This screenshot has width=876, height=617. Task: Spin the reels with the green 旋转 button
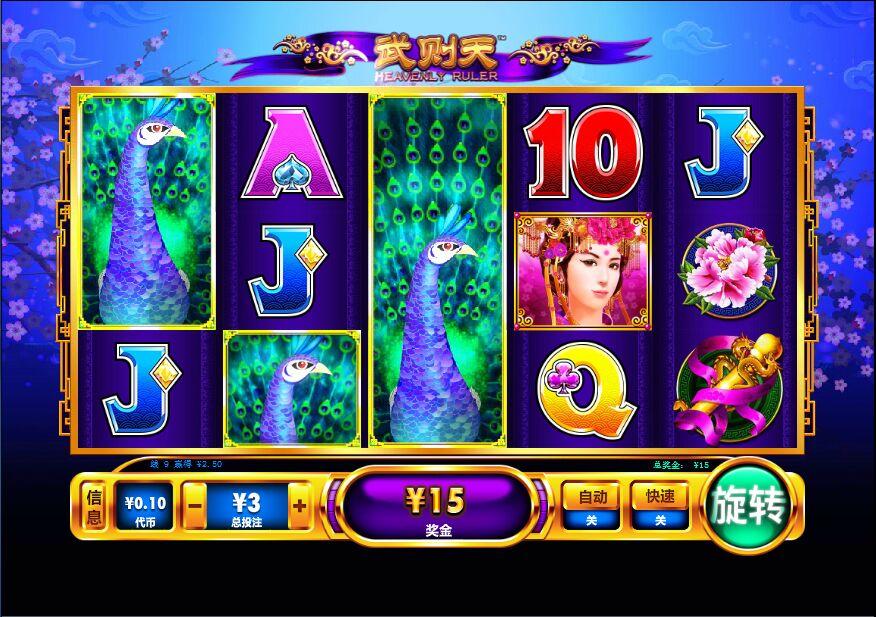pyautogui.click(x=747, y=507)
